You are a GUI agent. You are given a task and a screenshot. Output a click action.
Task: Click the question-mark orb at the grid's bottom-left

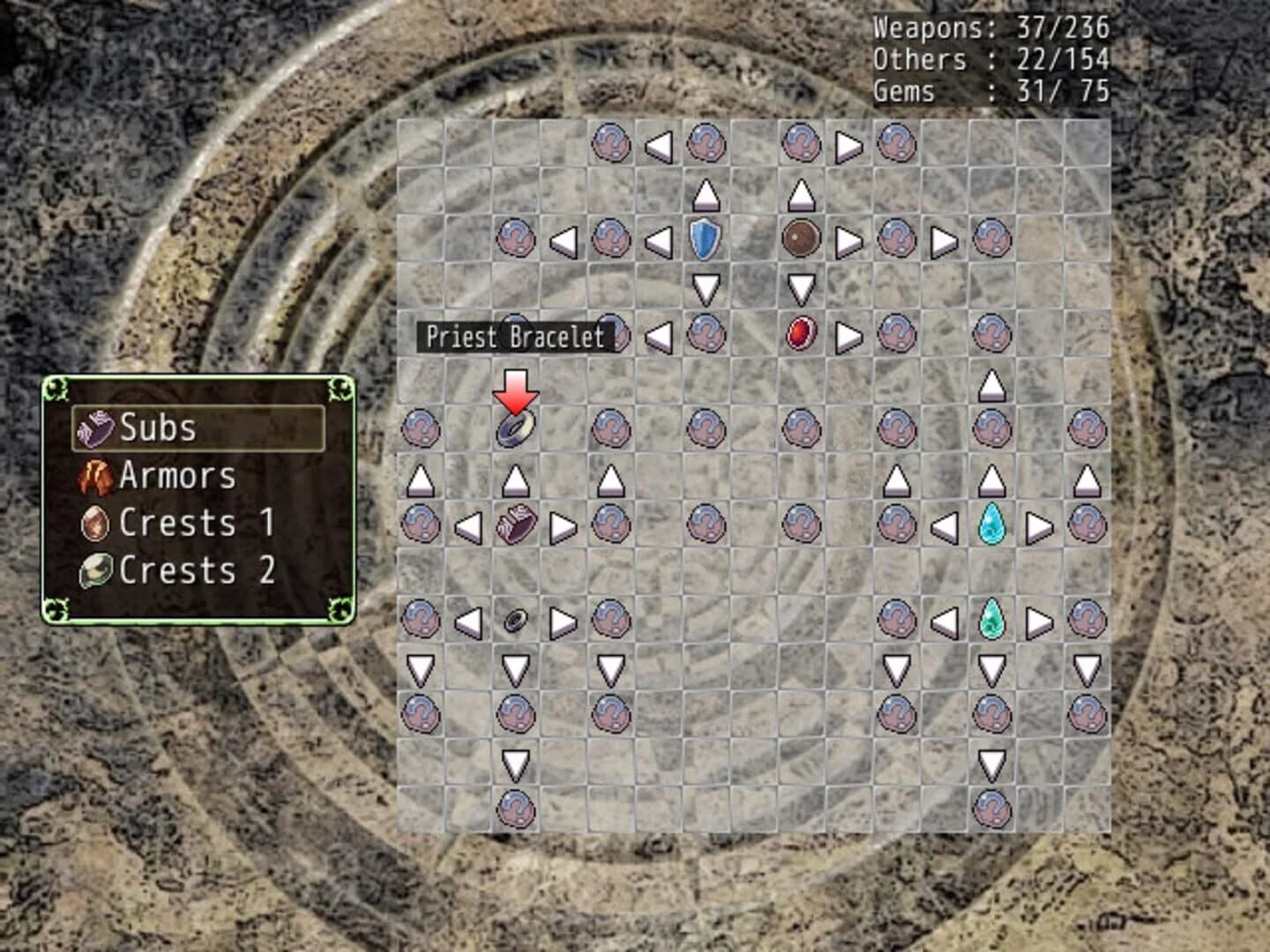pos(514,807)
